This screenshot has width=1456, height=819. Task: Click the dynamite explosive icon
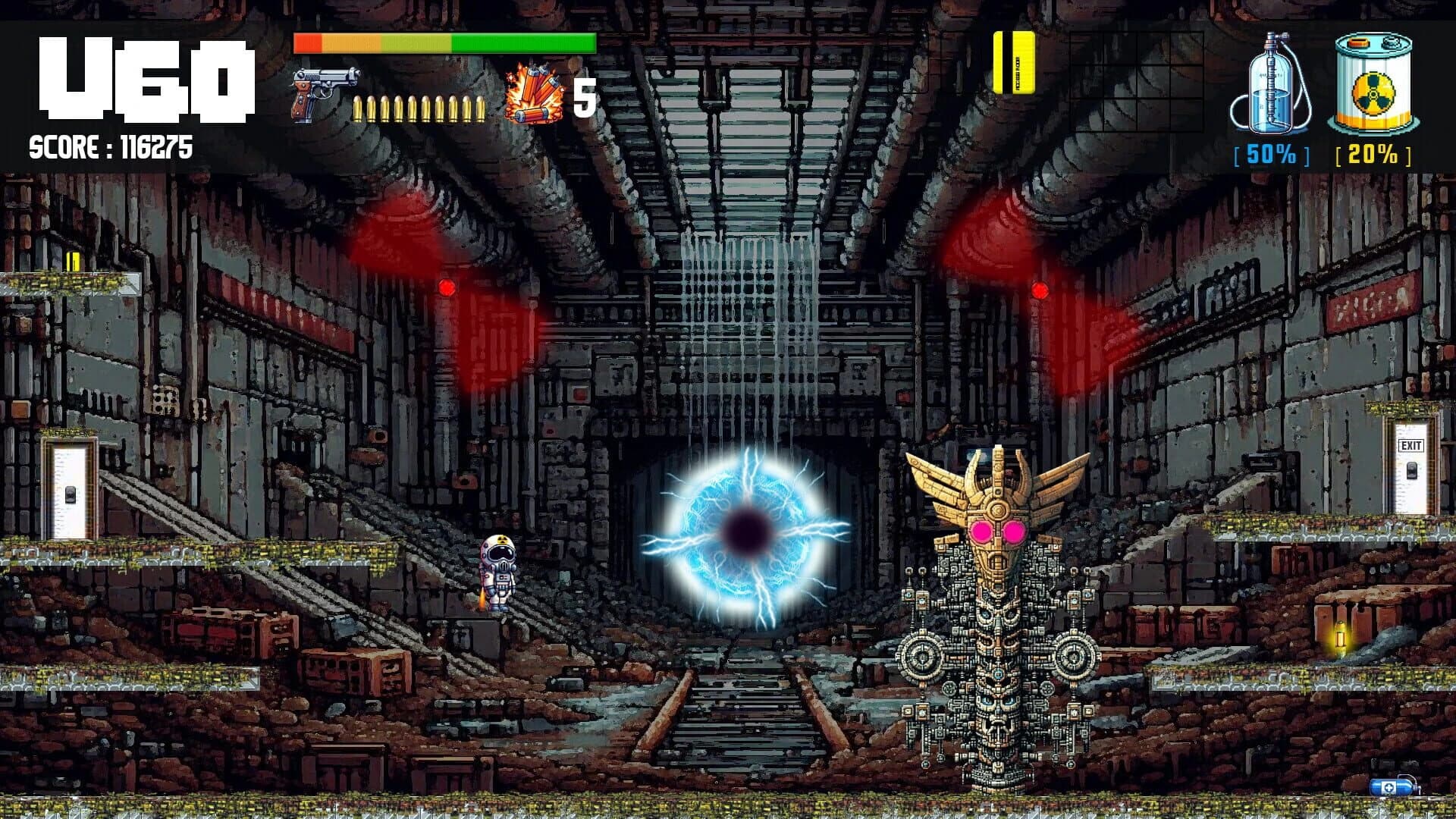click(532, 90)
